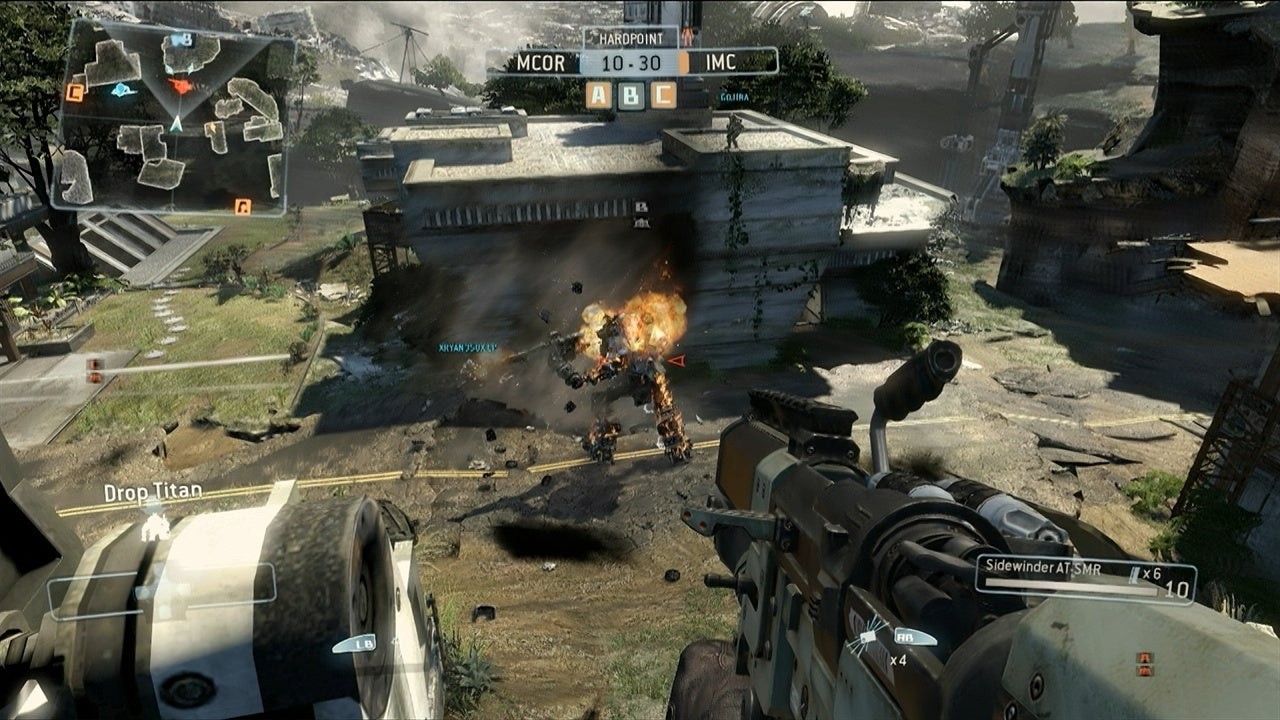Choose hardpoint C status icon
This screenshot has width=1280, height=720.
coord(663,95)
